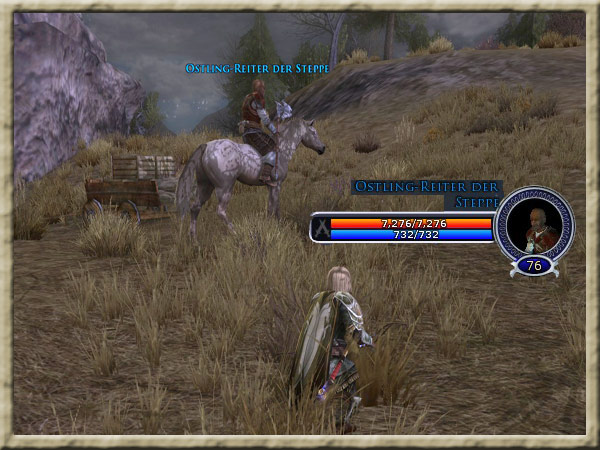600x450 pixels.
Task: Click the small icon left of target health bar
Action: coord(320,229)
